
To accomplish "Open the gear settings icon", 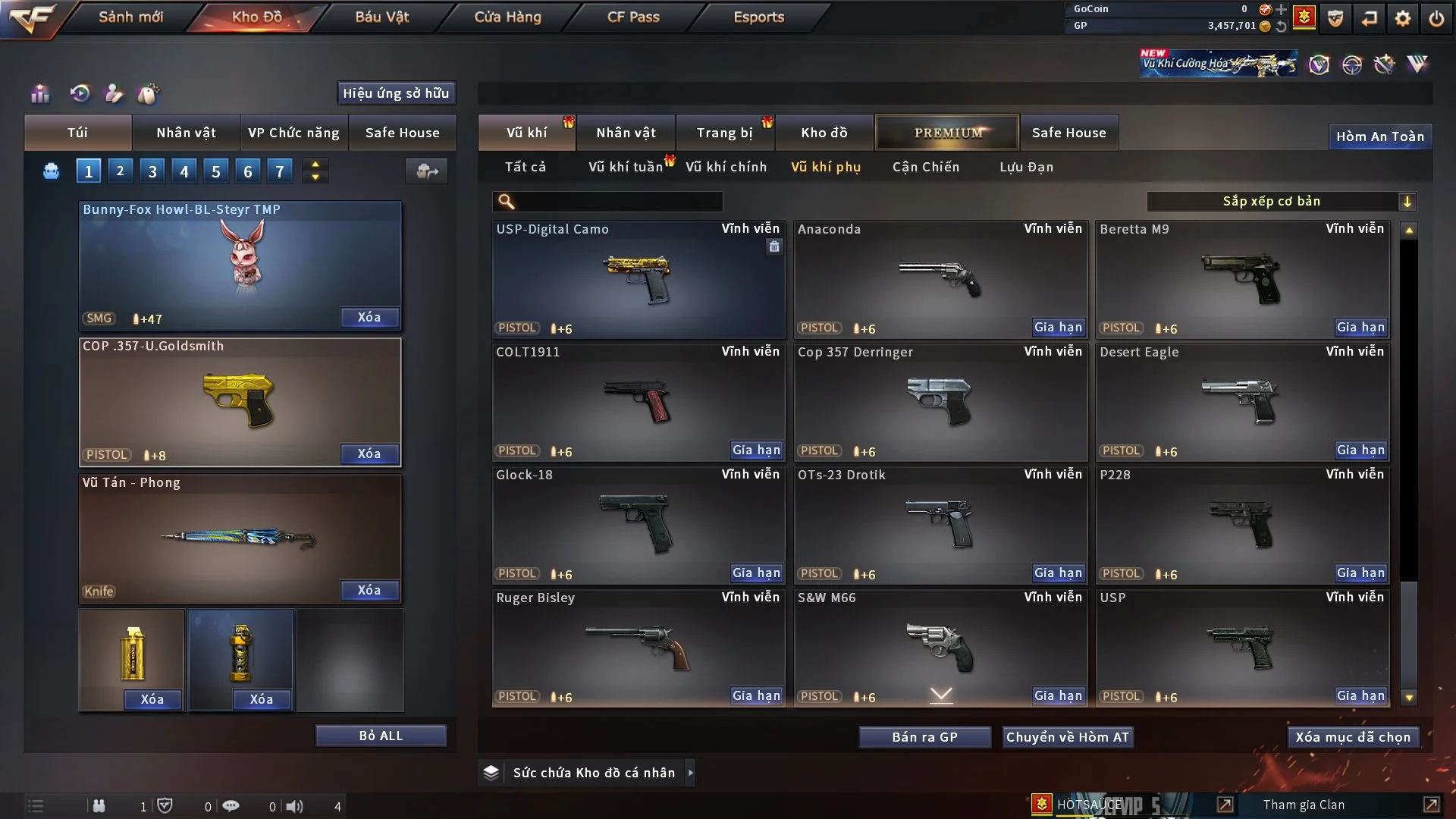I will pos(1402,18).
